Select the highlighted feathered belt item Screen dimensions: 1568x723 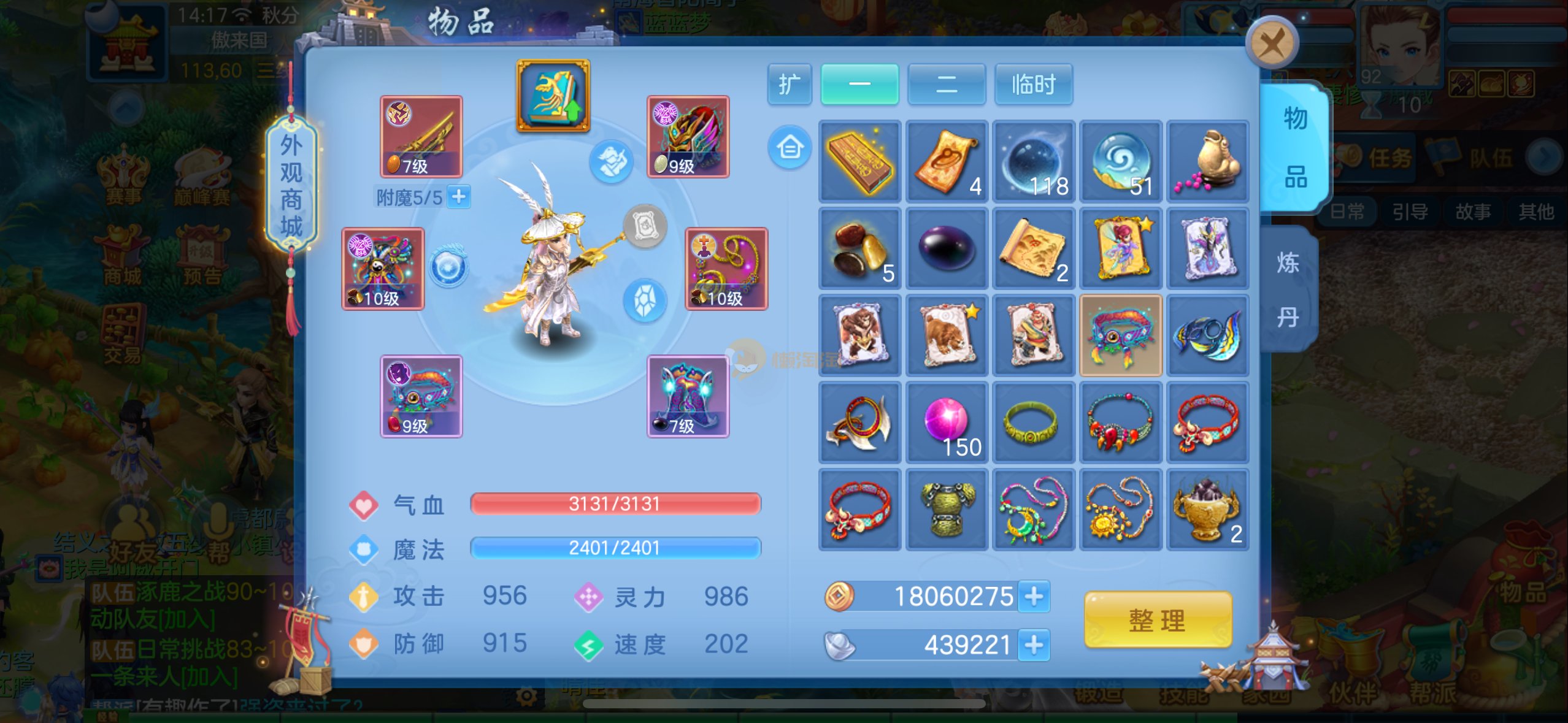click(1120, 335)
